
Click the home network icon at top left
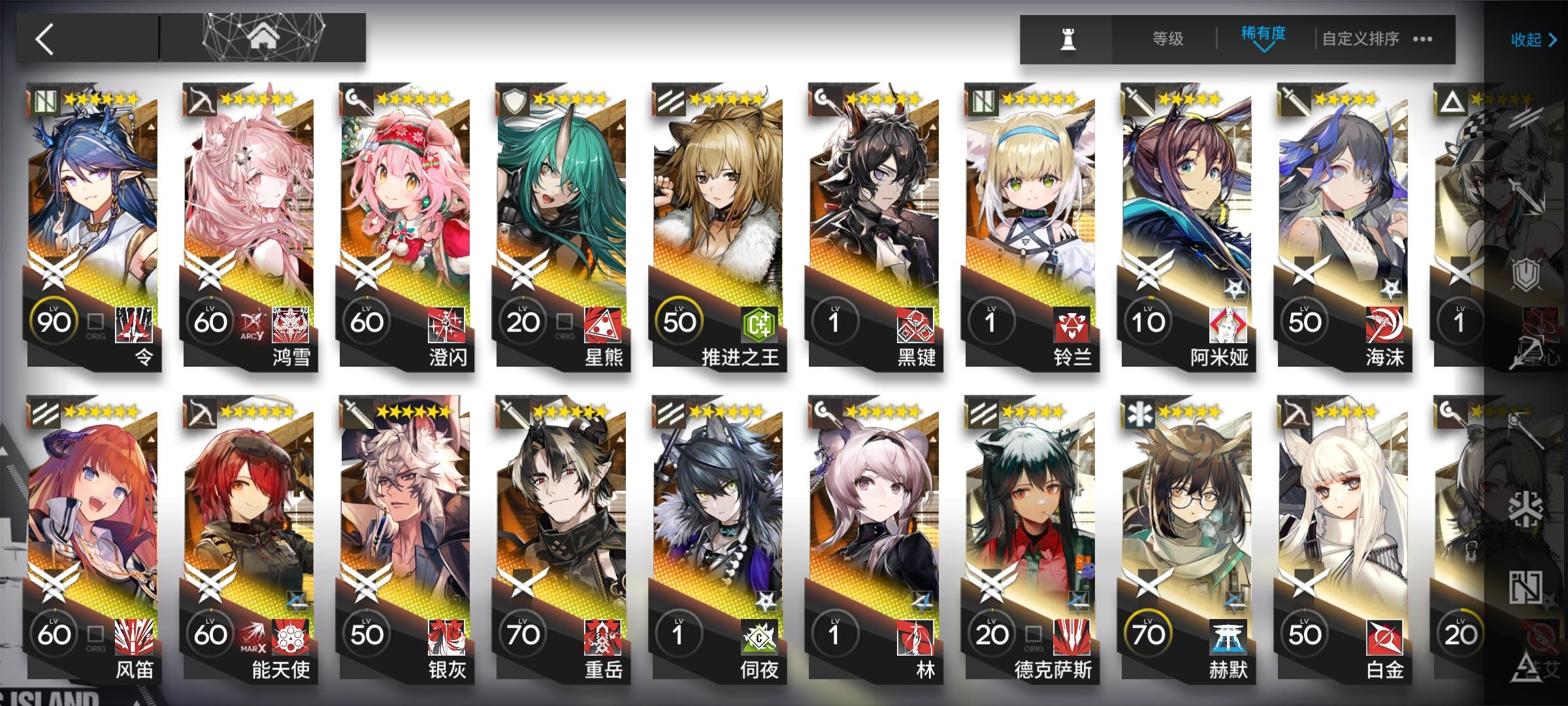click(261, 36)
